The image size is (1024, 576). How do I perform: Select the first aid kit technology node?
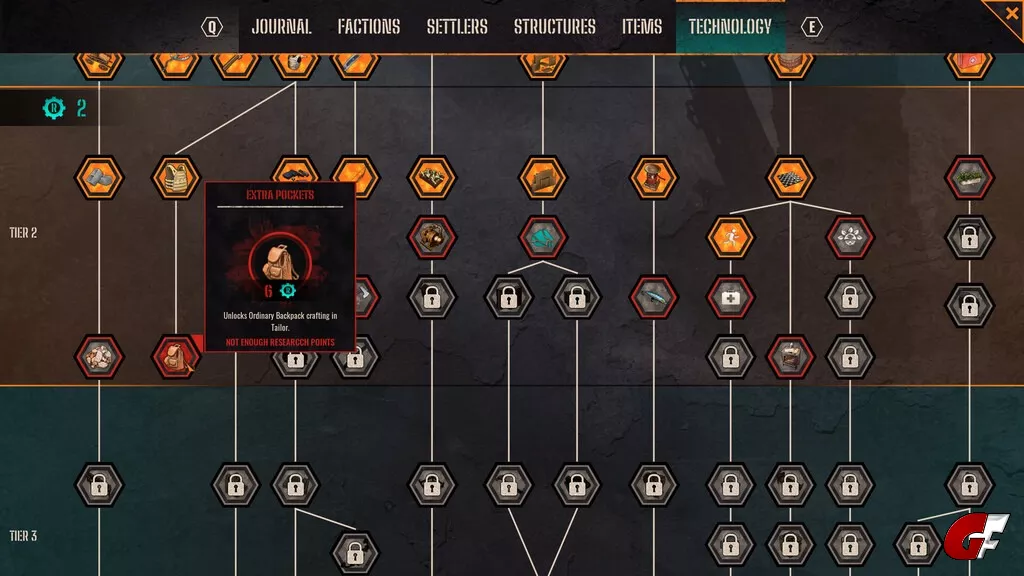[x=730, y=297]
